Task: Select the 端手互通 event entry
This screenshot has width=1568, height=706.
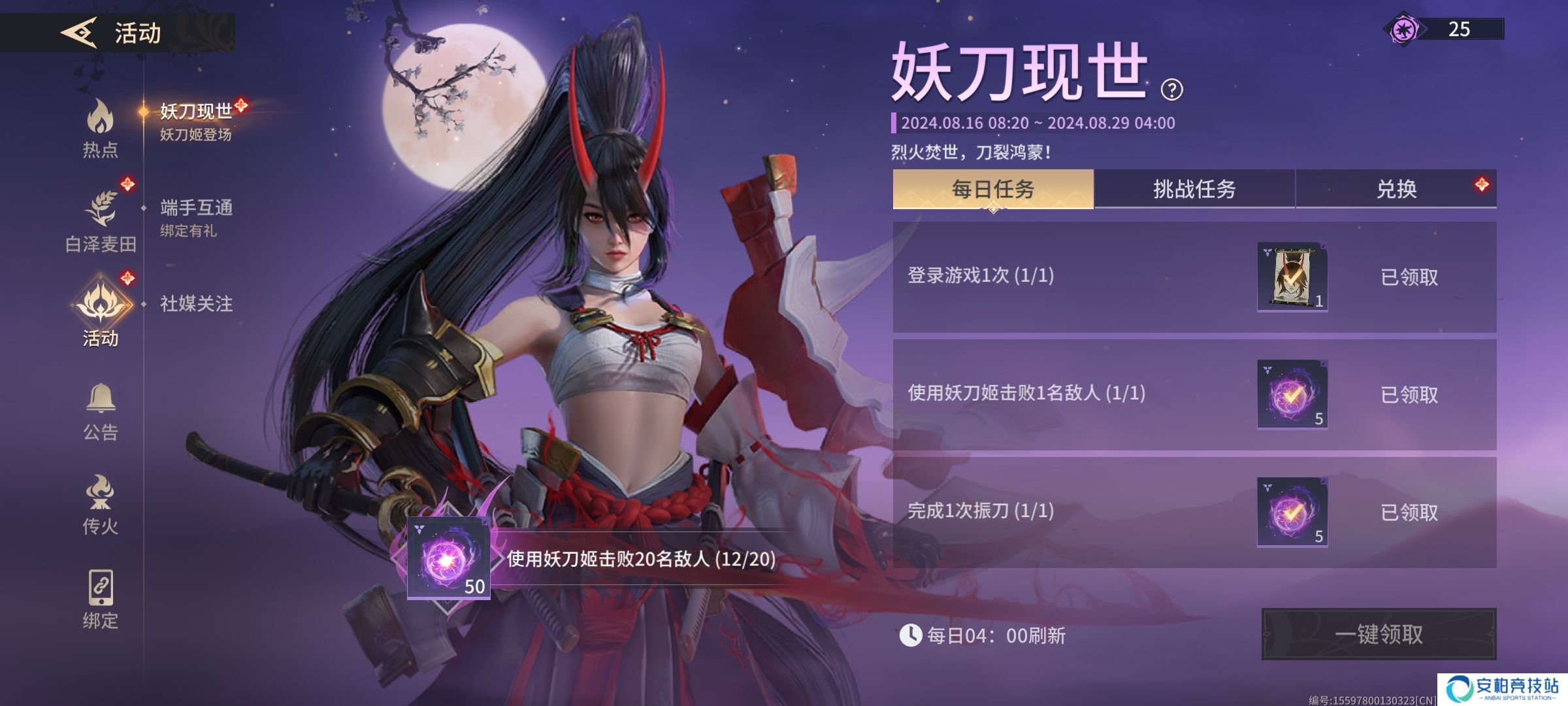Action: pos(196,217)
